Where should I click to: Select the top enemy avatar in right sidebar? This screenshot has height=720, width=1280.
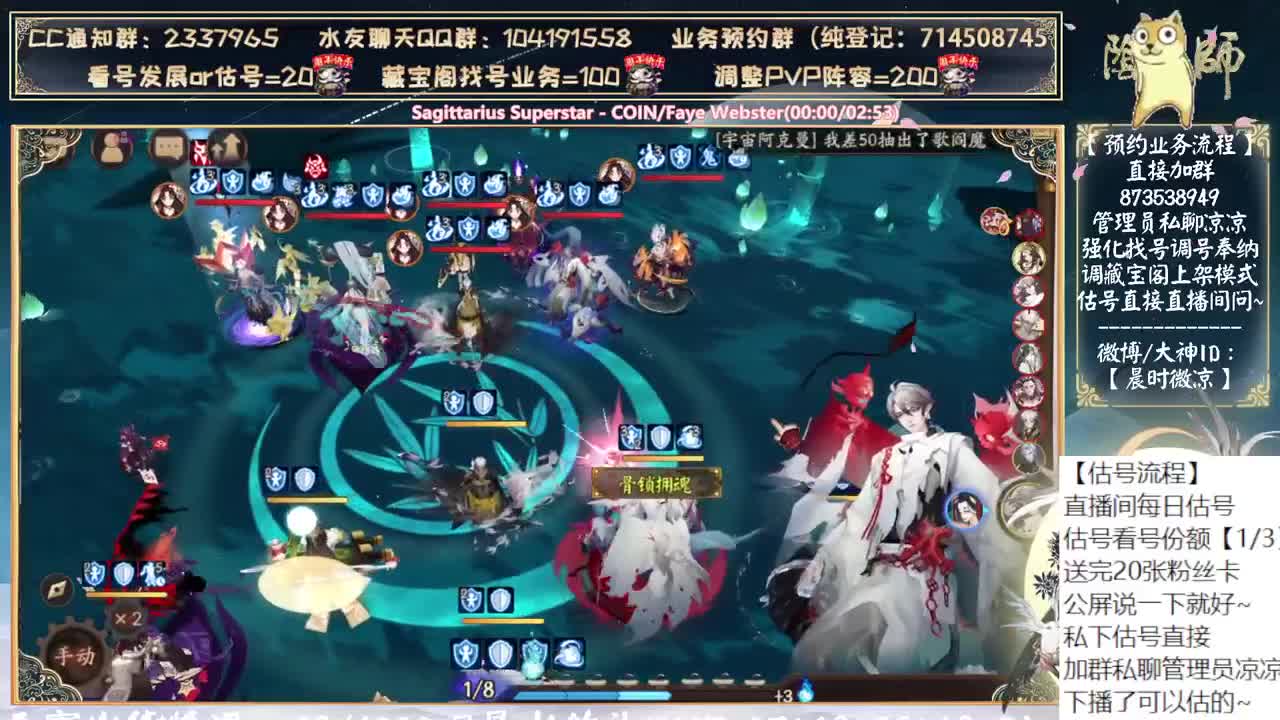click(1028, 222)
